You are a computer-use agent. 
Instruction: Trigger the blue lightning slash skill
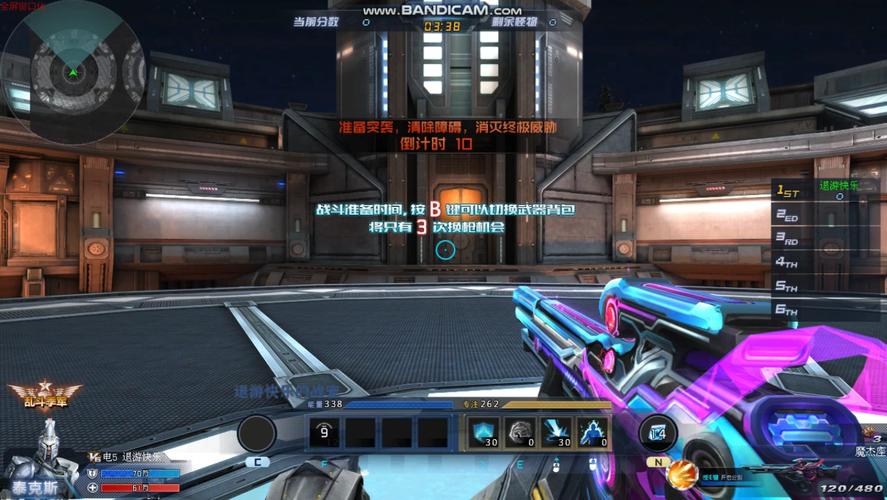point(558,433)
